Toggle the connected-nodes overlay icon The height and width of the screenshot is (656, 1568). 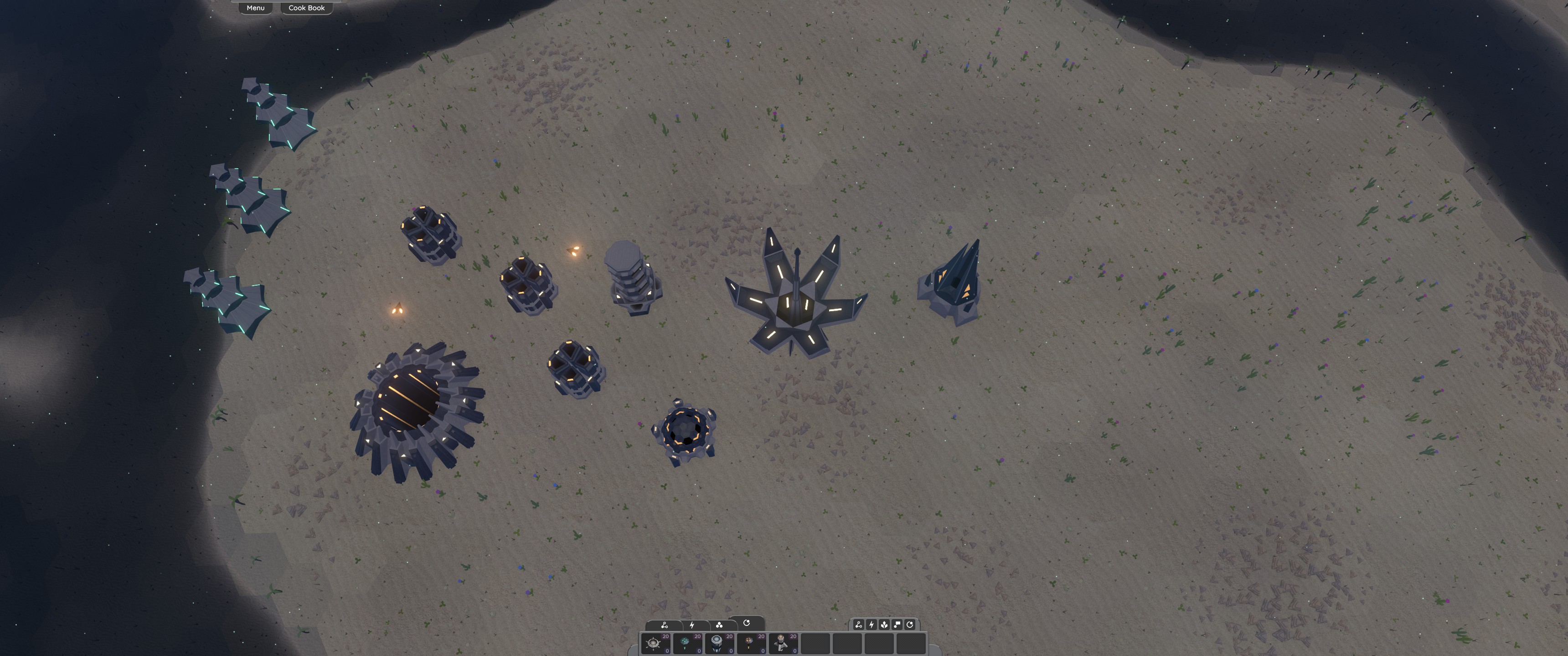[x=858, y=625]
